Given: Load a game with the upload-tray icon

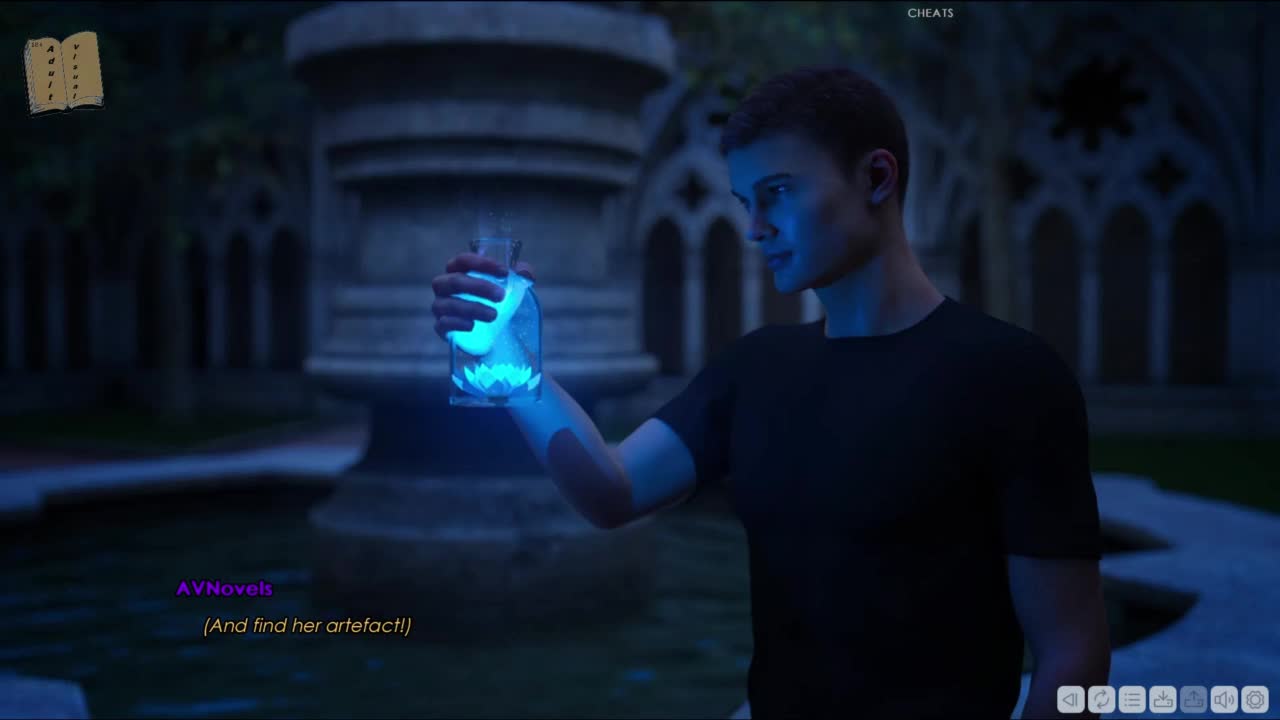Looking at the screenshot, I should point(1193,699).
